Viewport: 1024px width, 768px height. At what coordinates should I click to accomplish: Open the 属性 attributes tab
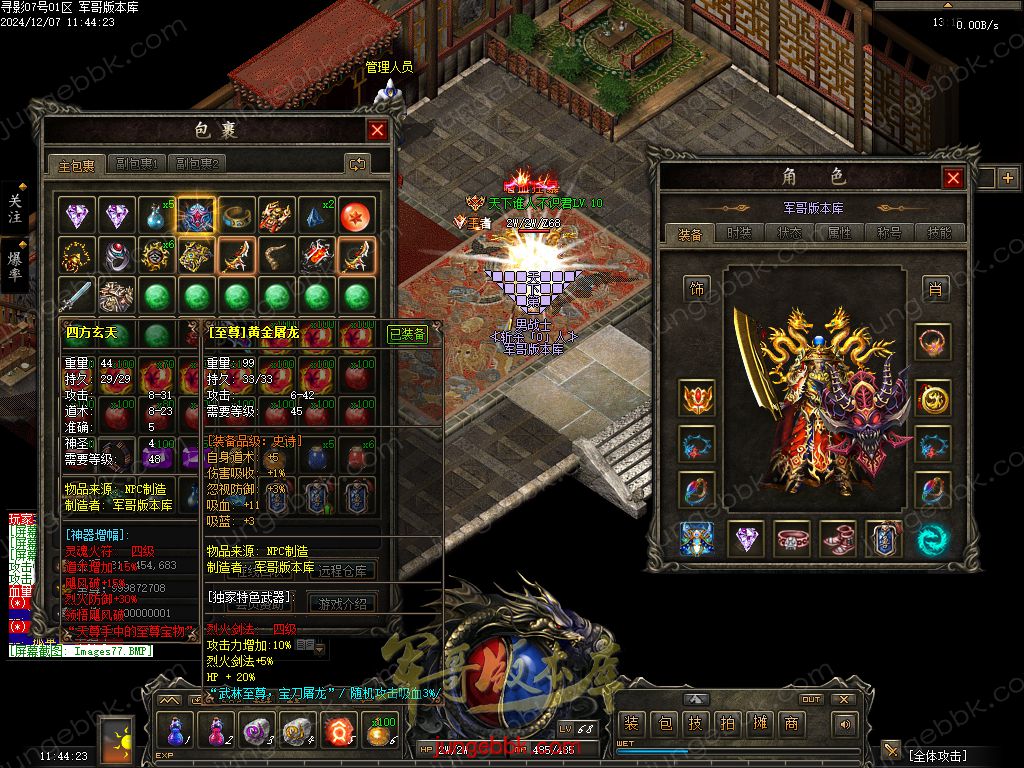[x=839, y=233]
